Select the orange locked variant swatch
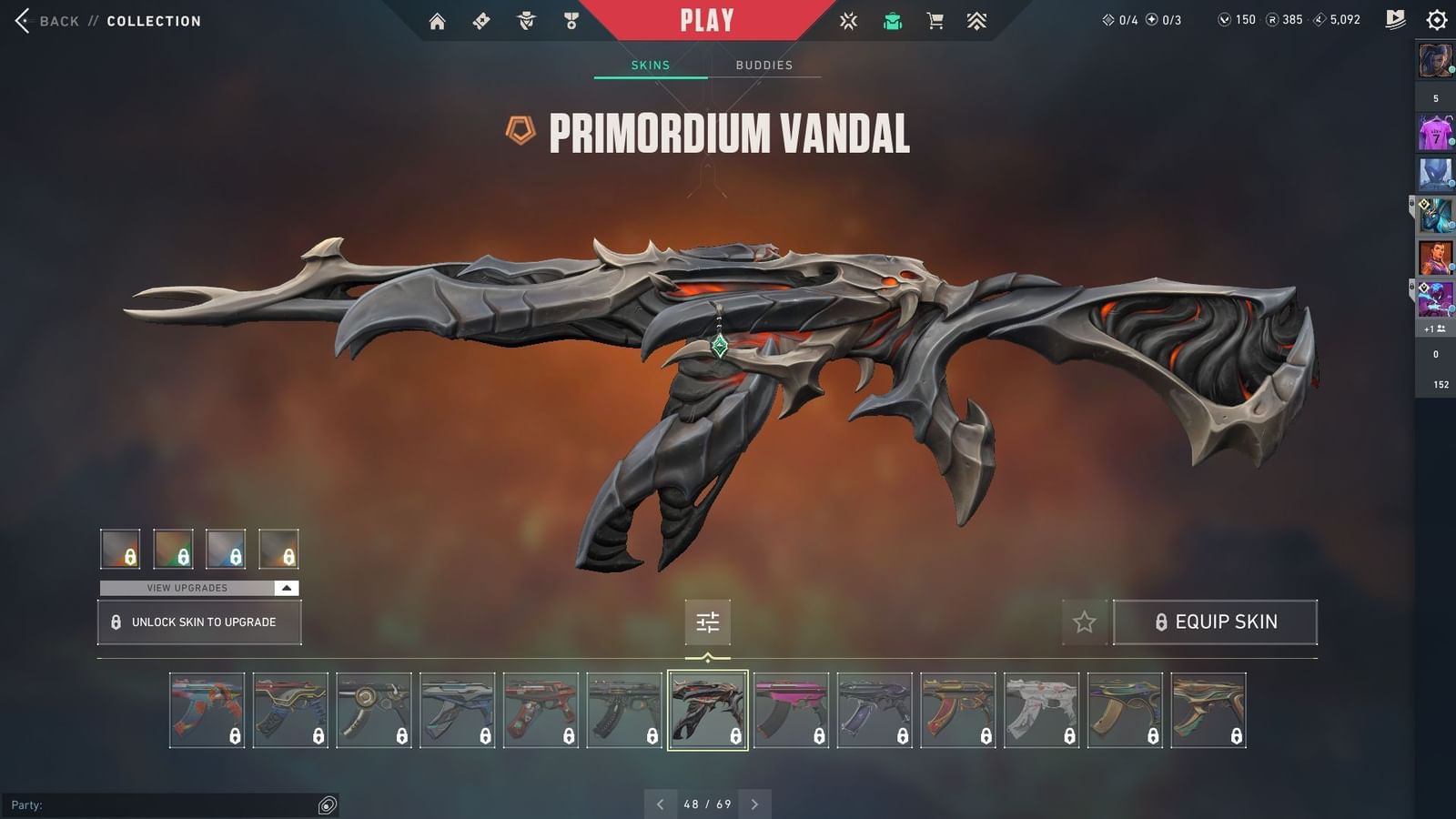Viewport: 1456px width, 819px height. tap(279, 549)
